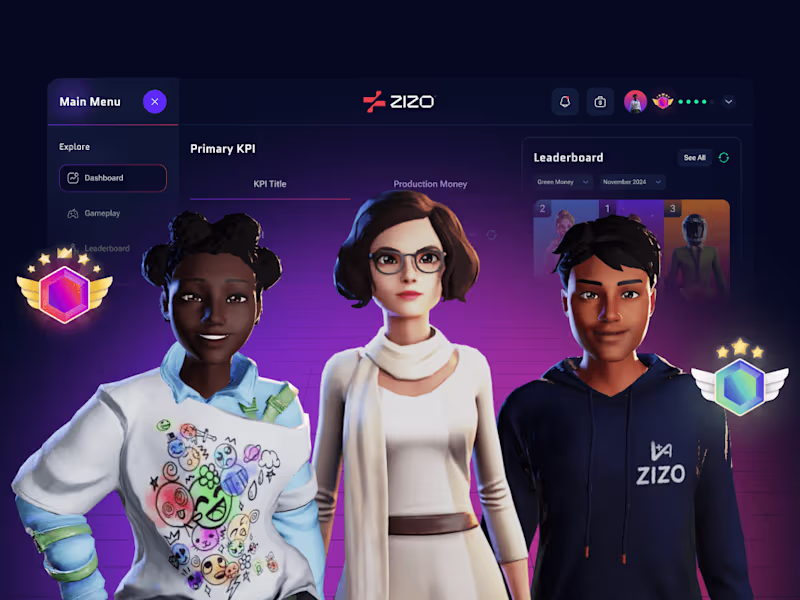Open the Green Money dropdown
The width and height of the screenshot is (800, 600).
pyautogui.click(x=563, y=182)
